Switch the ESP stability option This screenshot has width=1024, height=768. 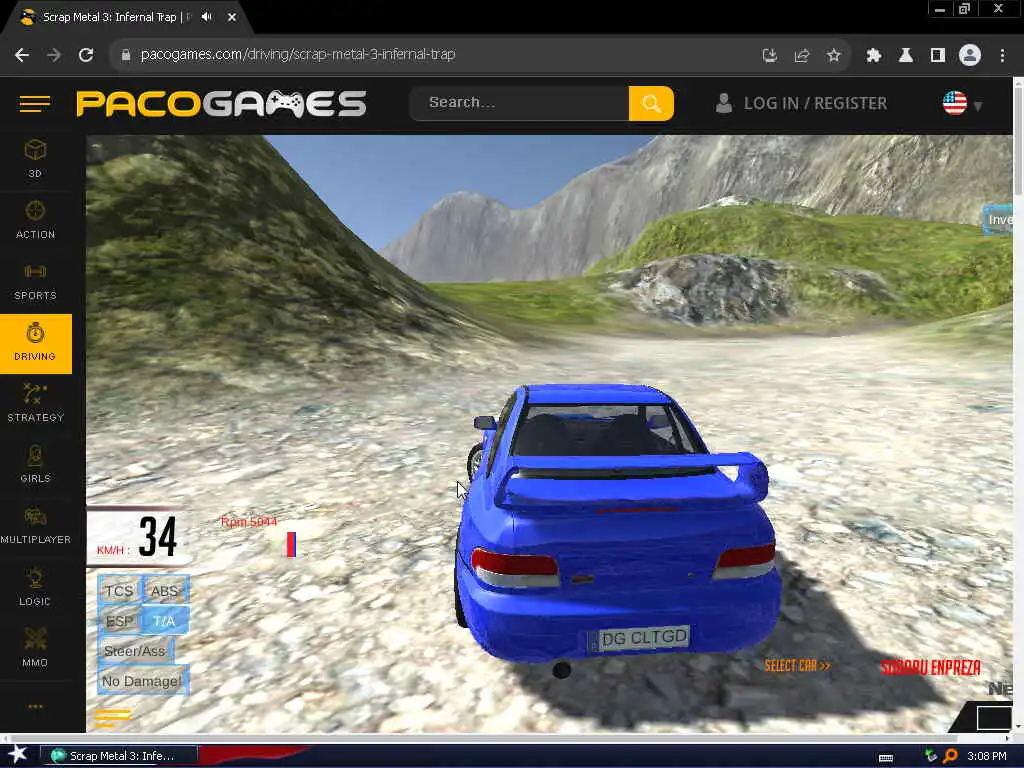pos(119,621)
